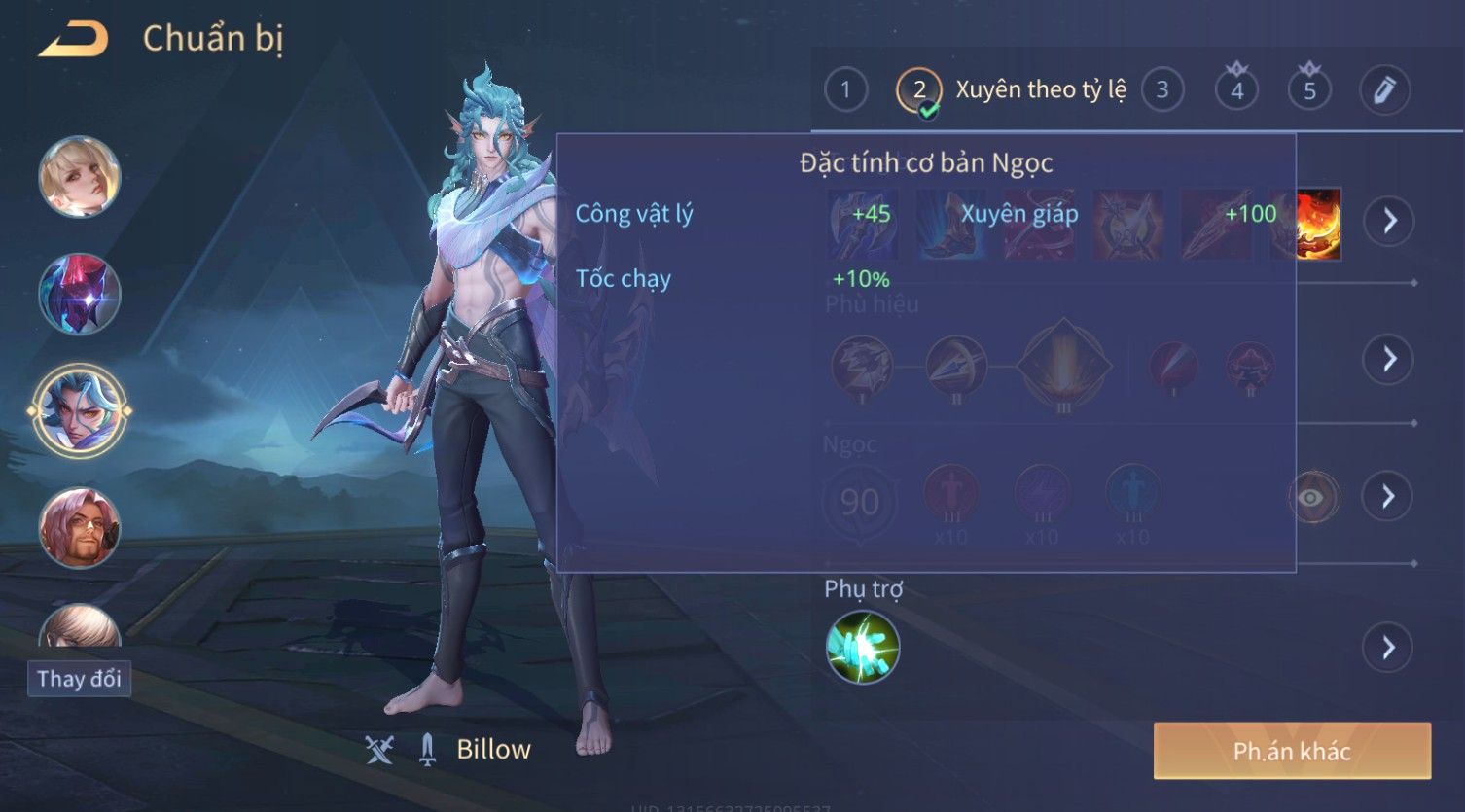Toggle the eye icon in the Ngọc row
The image size is (1465, 812).
(x=1312, y=498)
